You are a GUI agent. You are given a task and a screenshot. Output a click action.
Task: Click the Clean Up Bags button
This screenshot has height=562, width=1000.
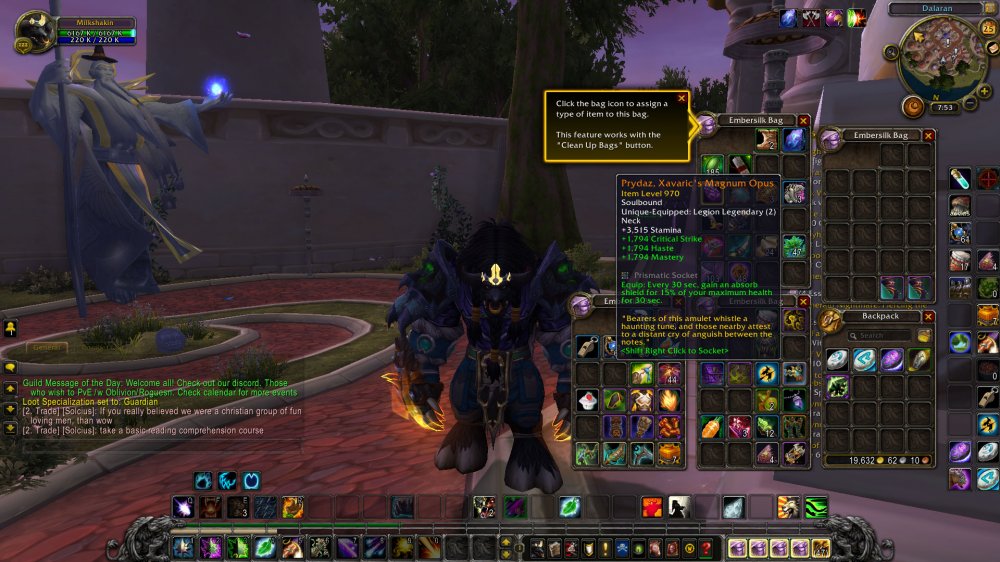pos(925,336)
